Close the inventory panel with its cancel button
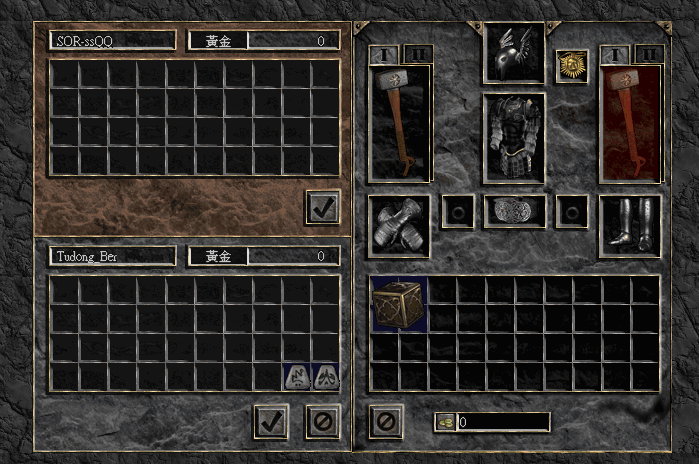The height and width of the screenshot is (464, 699). click(384, 421)
